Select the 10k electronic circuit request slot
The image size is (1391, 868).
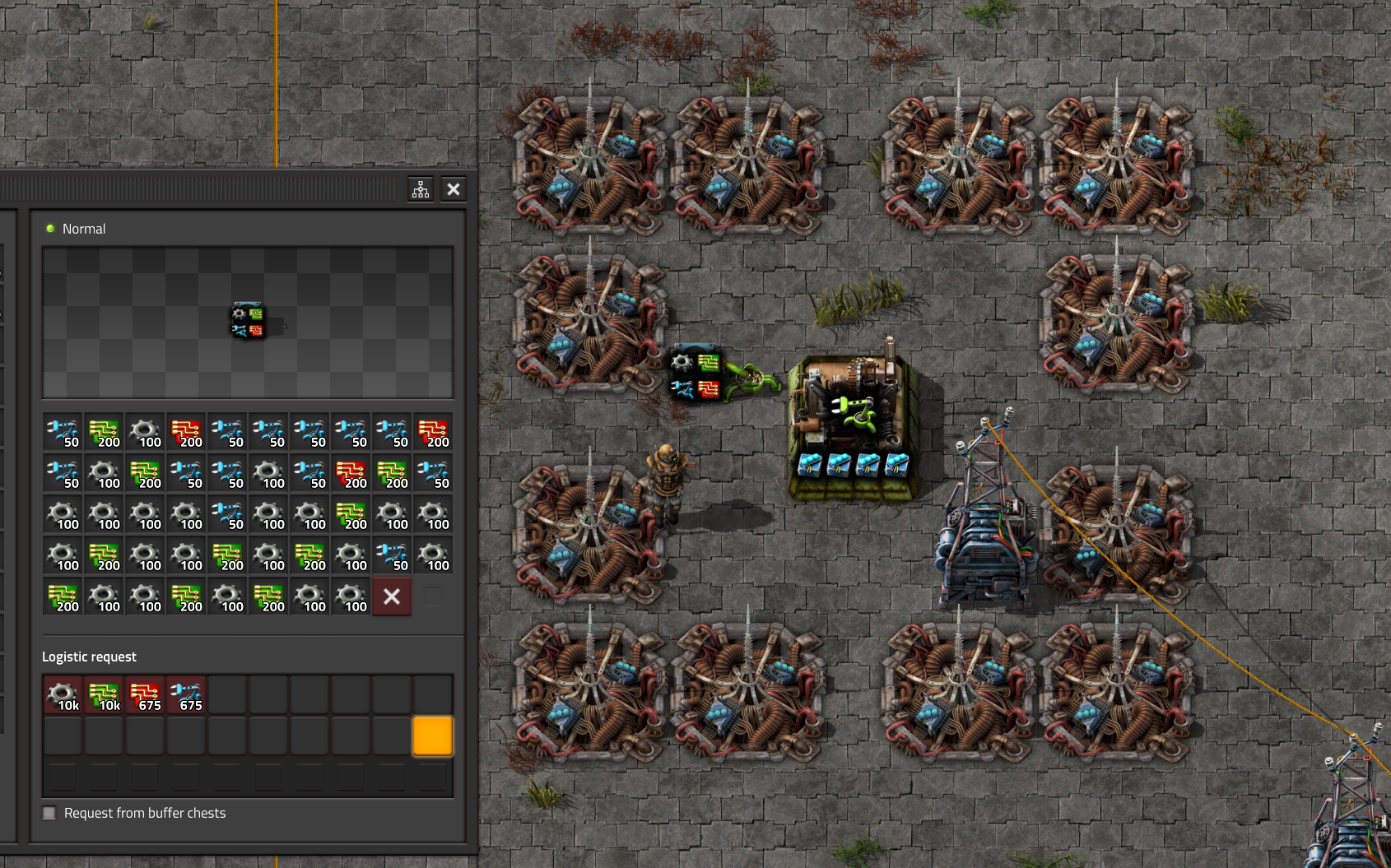click(x=105, y=695)
